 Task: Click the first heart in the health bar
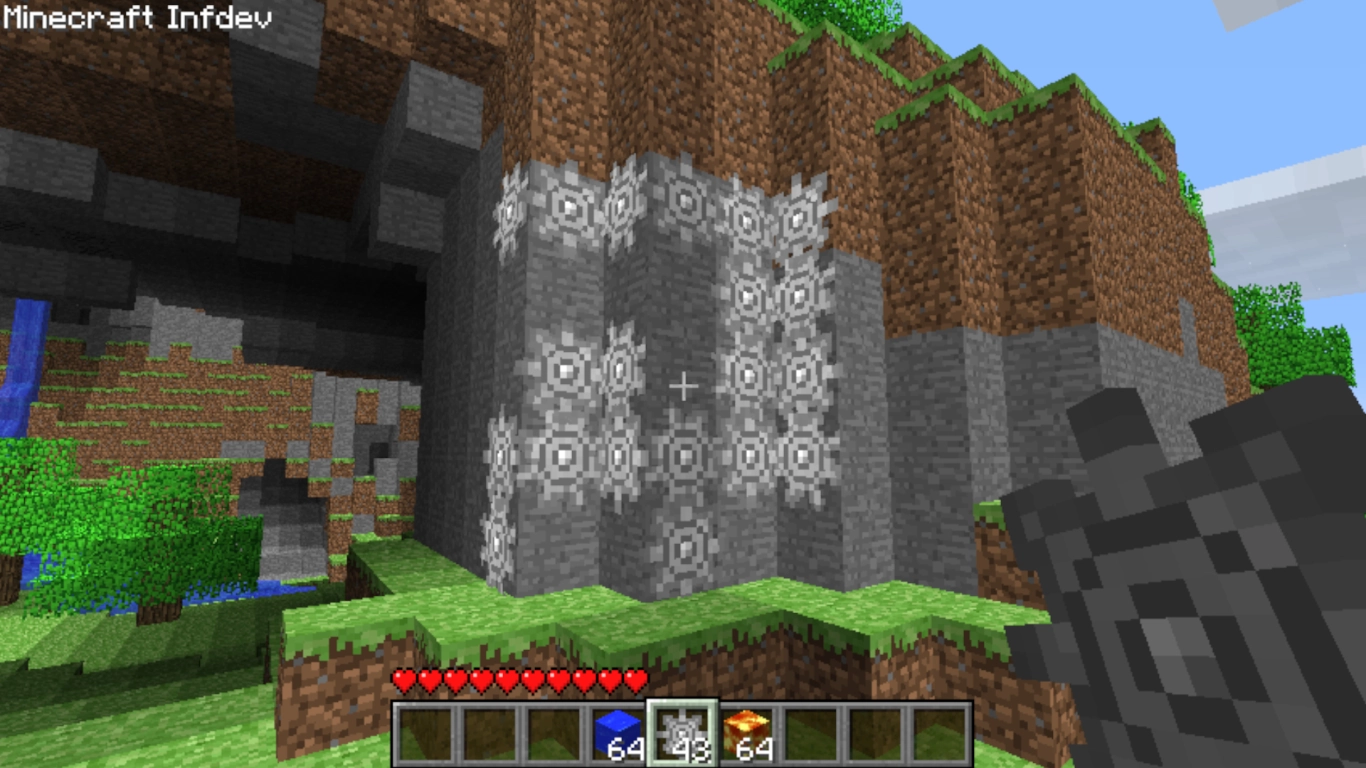coord(402,677)
